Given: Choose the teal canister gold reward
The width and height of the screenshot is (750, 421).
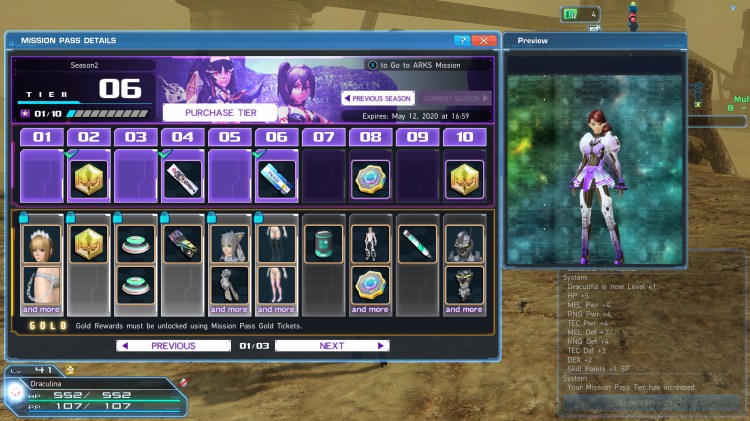Looking at the screenshot, I should point(323,244).
